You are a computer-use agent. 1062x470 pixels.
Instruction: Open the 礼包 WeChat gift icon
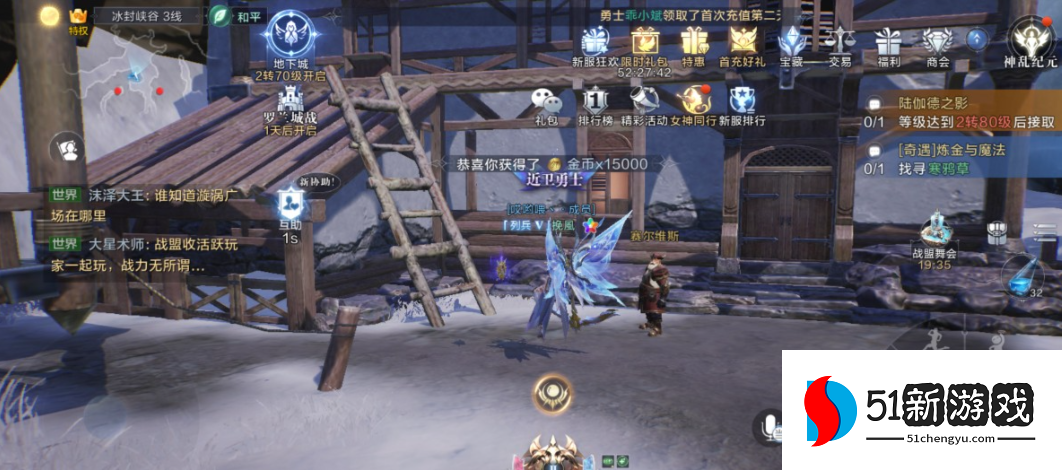pyautogui.click(x=546, y=102)
